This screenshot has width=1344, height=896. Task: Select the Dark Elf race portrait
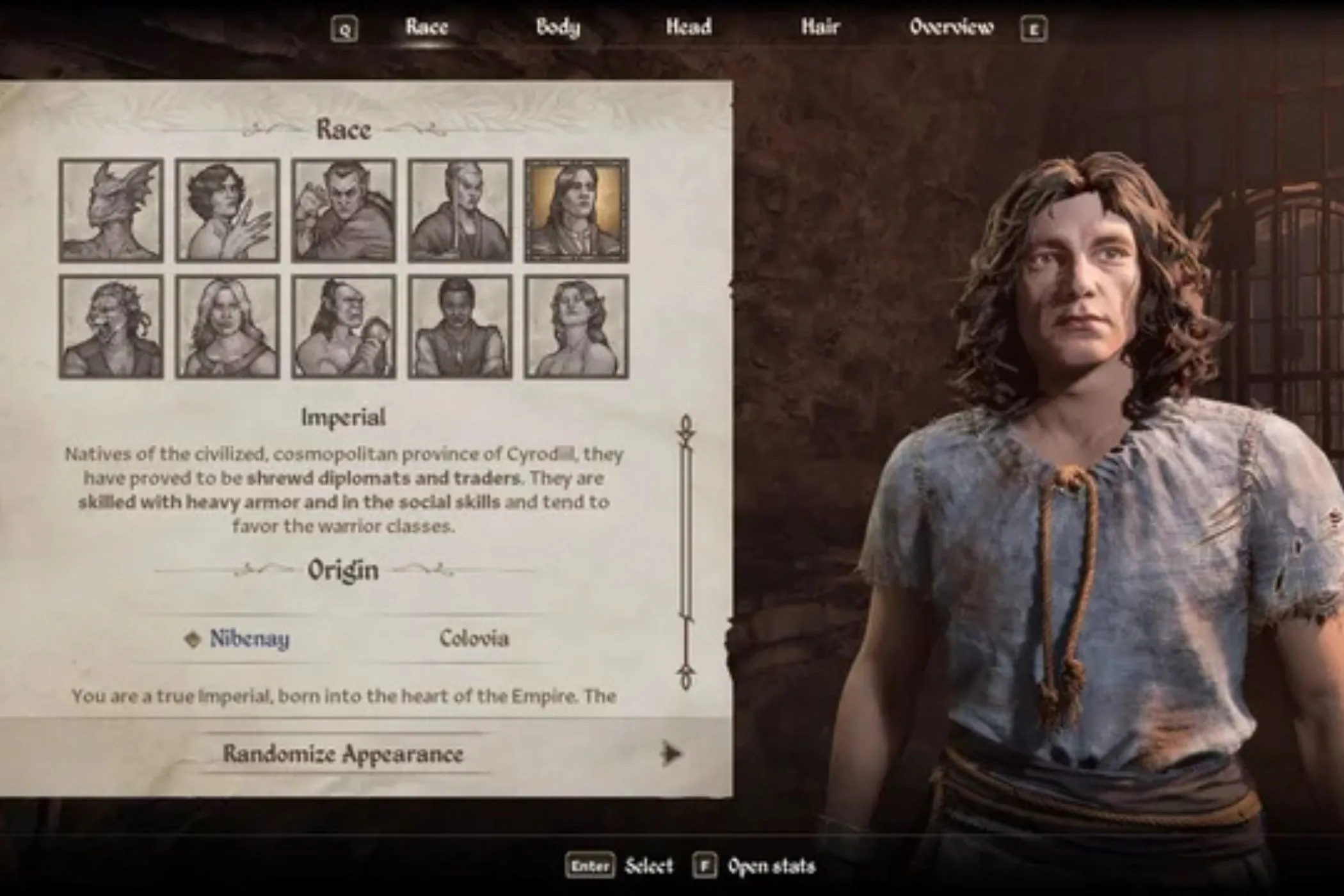point(342,211)
